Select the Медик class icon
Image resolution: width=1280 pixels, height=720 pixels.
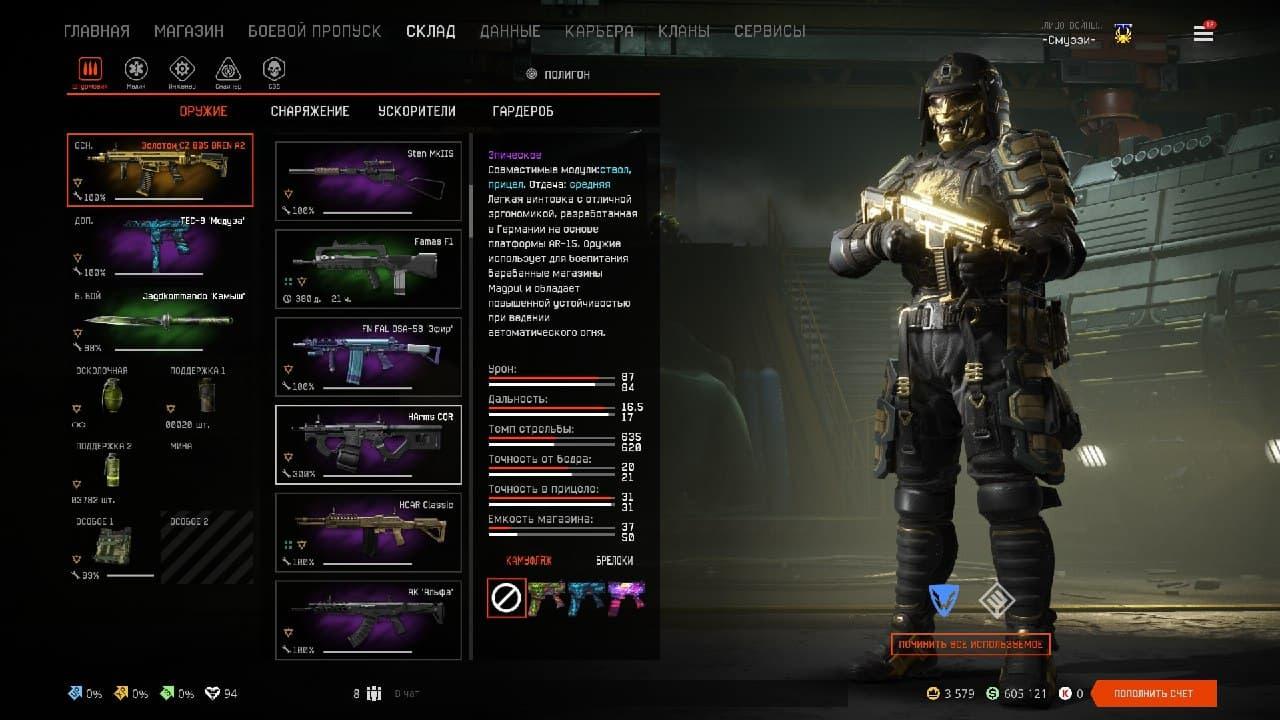click(136, 69)
